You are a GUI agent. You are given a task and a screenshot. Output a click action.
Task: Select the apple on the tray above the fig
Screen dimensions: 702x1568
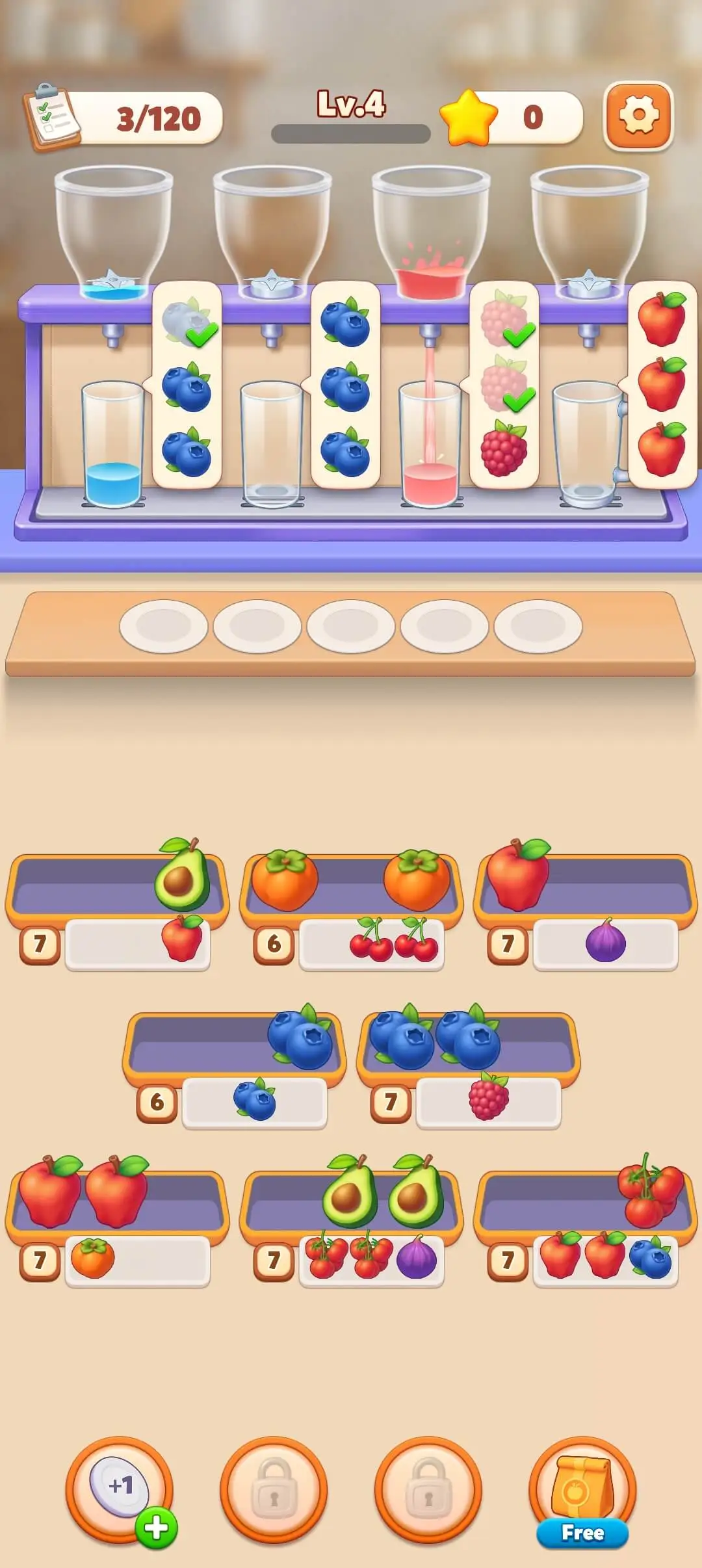tap(517, 874)
